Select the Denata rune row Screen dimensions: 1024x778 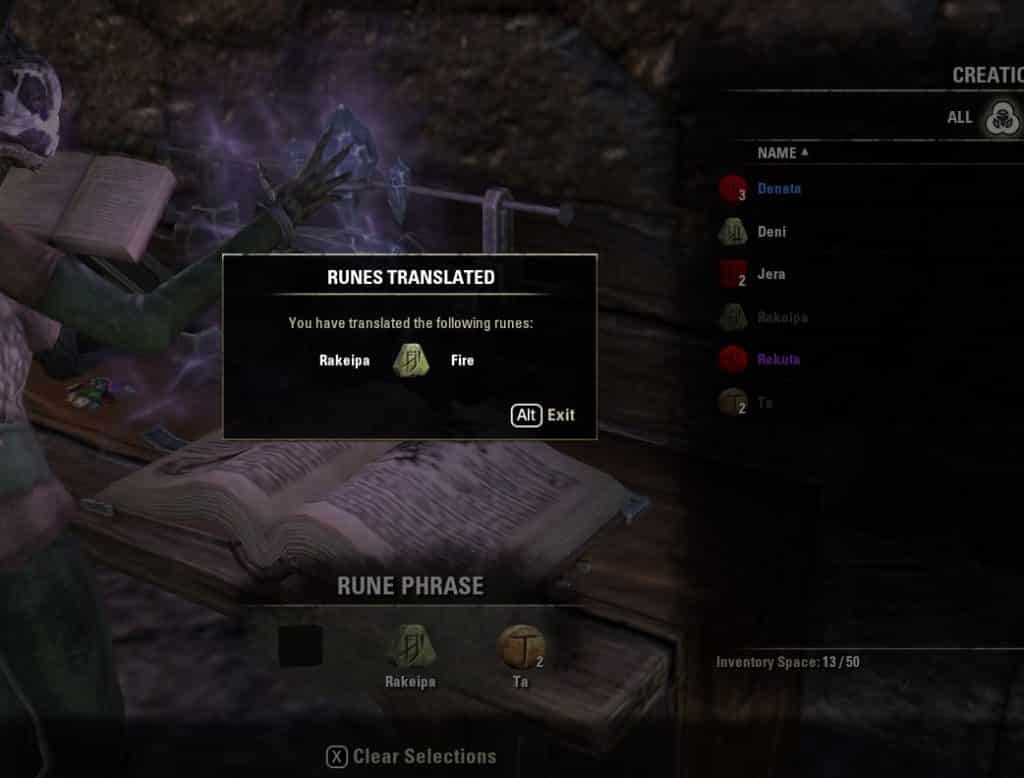point(779,189)
